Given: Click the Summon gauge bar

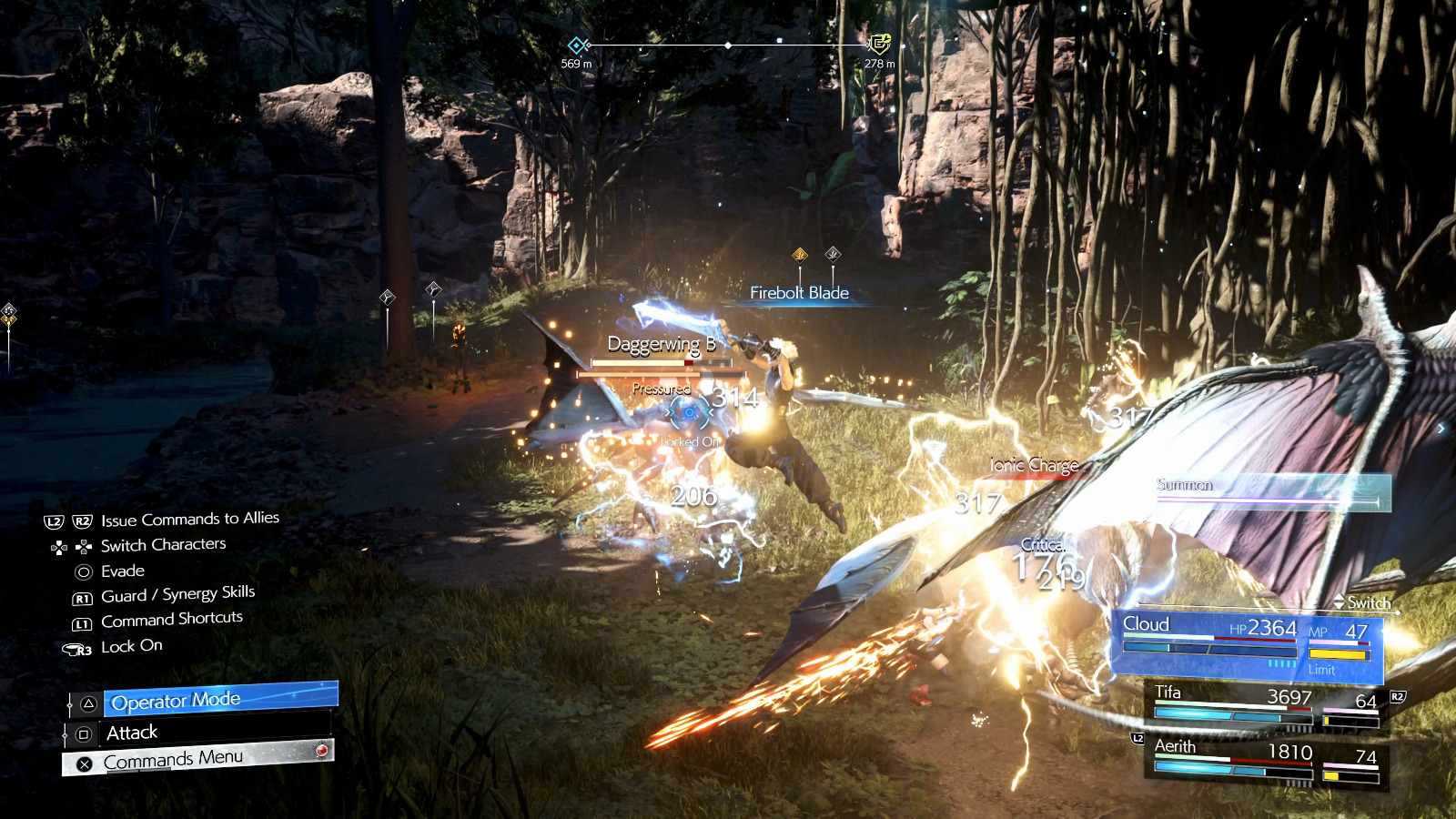Looking at the screenshot, I should (x=1272, y=492).
